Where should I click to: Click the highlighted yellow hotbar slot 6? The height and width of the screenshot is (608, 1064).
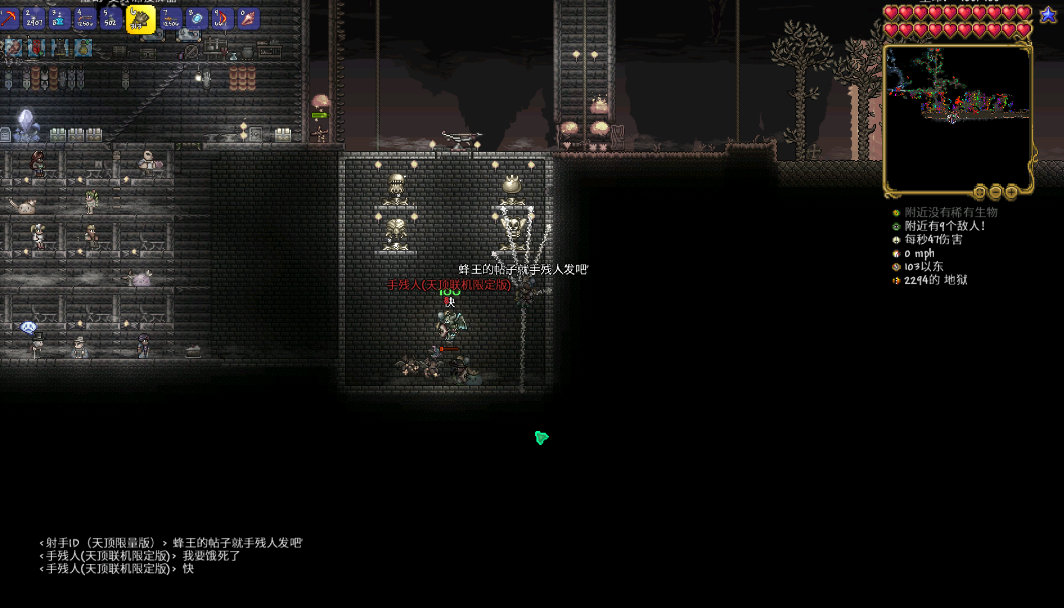(141, 18)
